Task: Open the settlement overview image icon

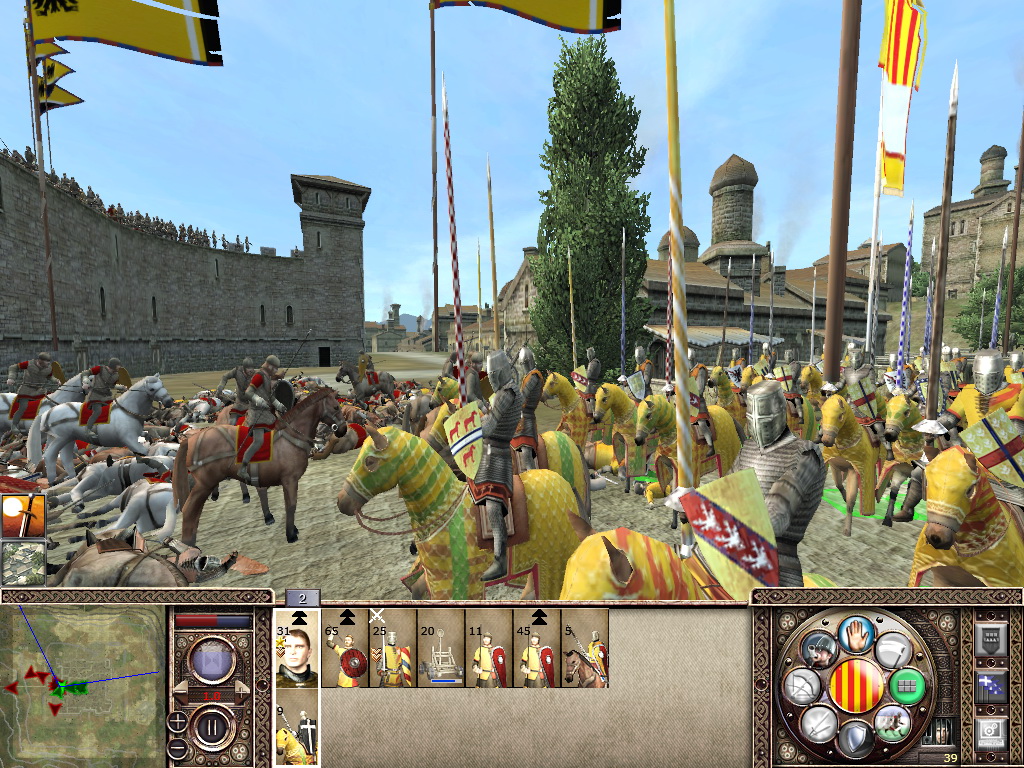Action: coord(22,562)
